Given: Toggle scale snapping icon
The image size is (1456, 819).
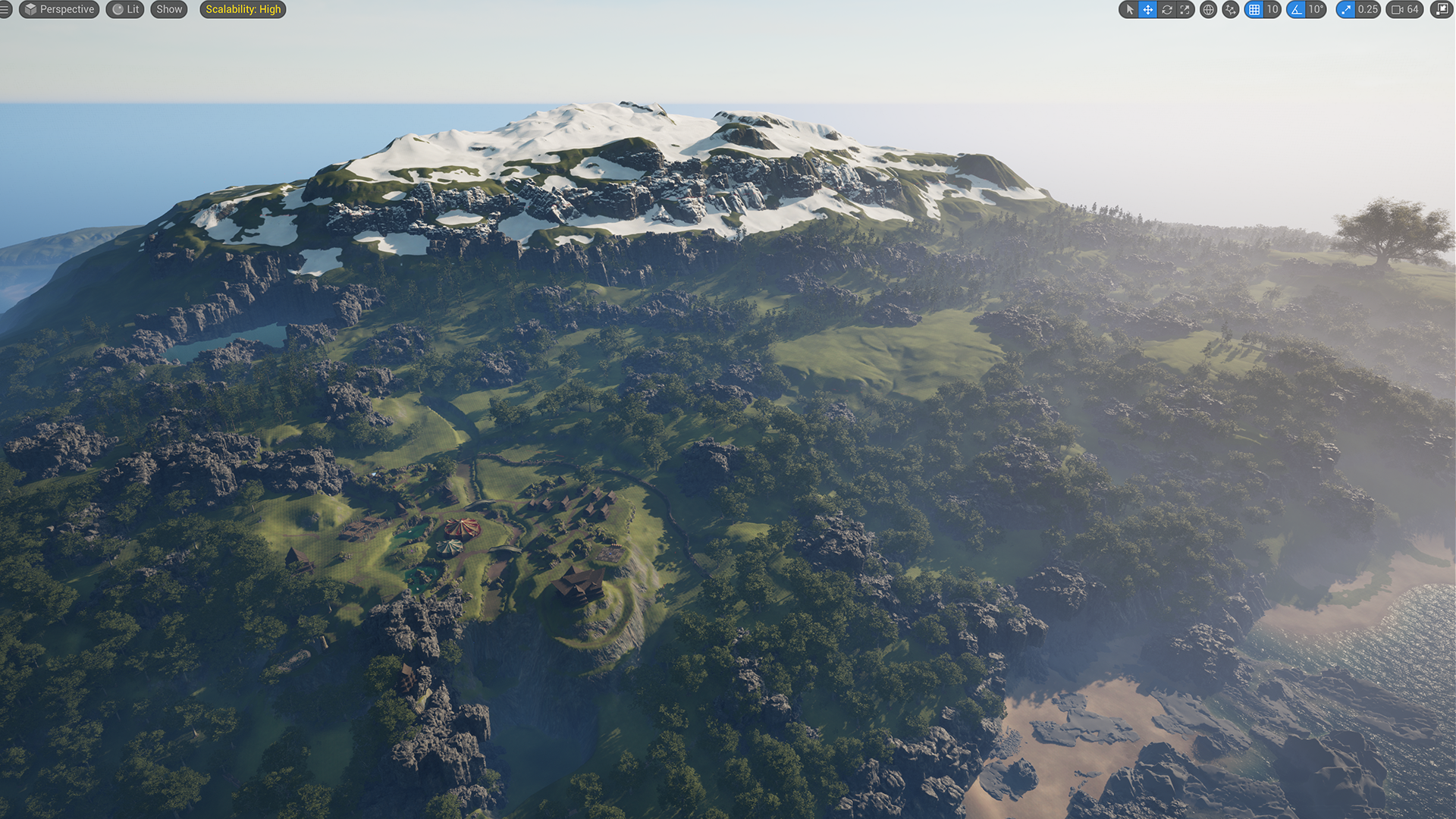Looking at the screenshot, I should pyautogui.click(x=1346, y=10).
